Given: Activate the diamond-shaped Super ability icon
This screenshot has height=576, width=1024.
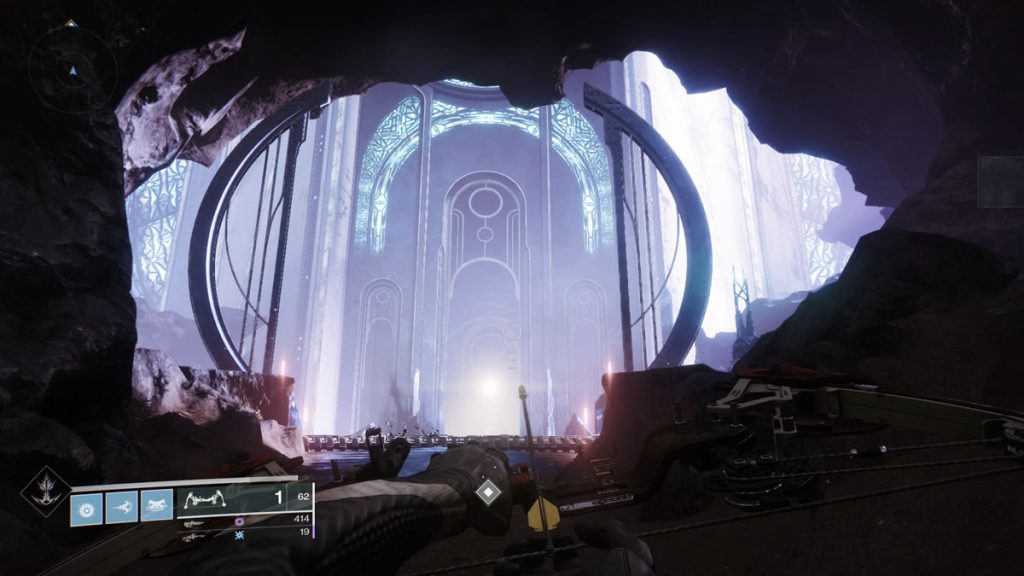Looking at the screenshot, I should point(44,491).
